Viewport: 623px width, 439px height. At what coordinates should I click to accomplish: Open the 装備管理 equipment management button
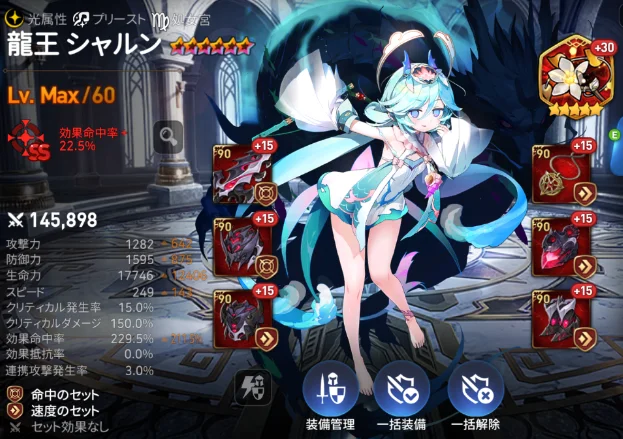(329, 394)
